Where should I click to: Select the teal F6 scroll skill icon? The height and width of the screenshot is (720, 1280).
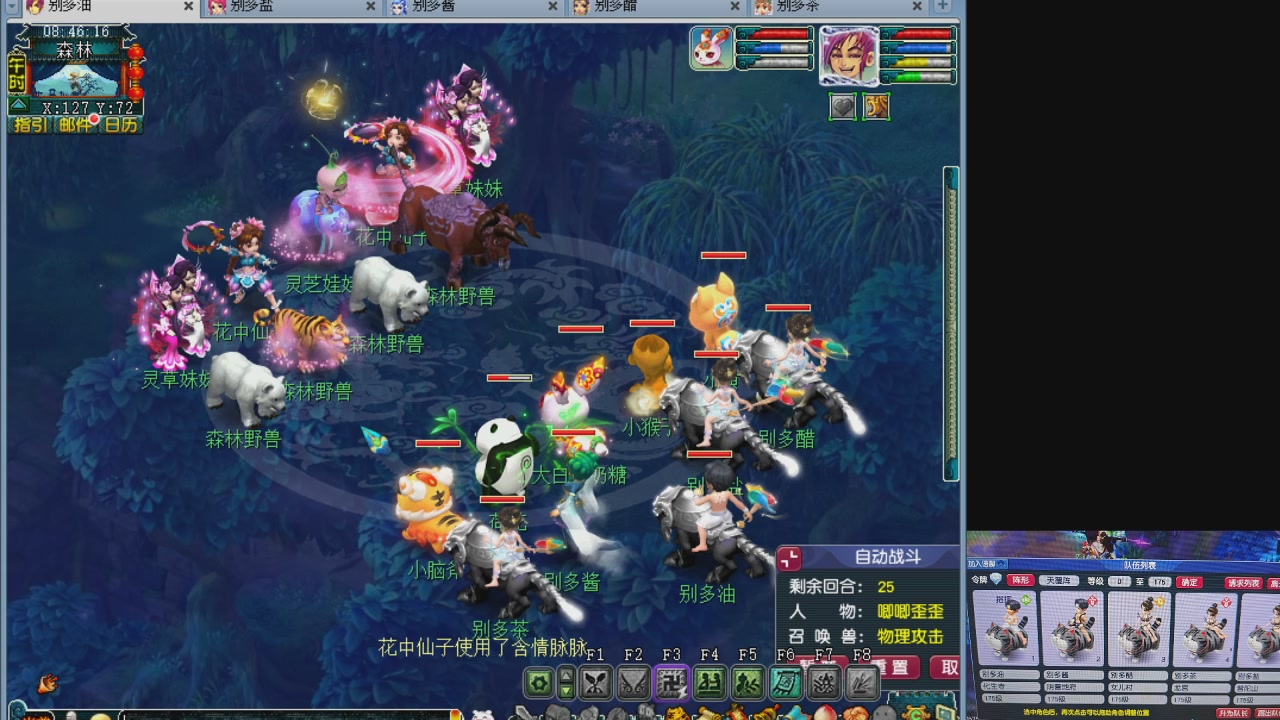(786, 681)
